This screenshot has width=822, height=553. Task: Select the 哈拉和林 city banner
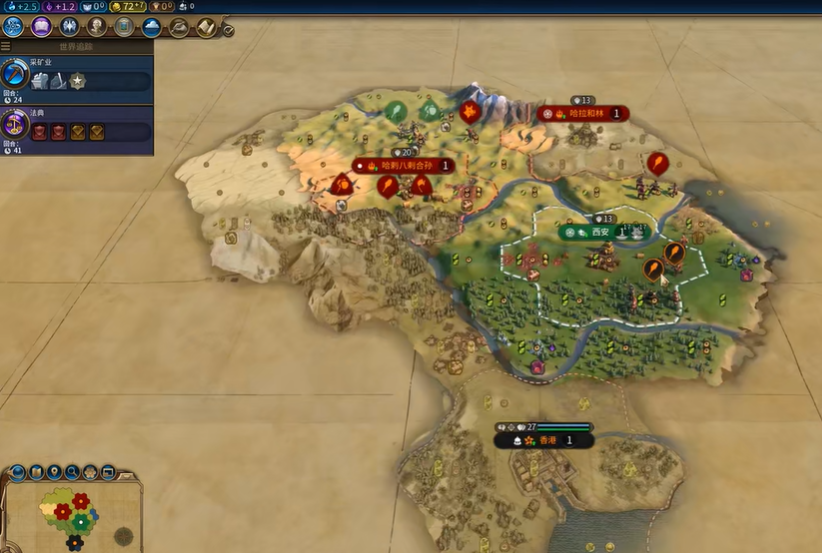pyautogui.click(x=583, y=114)
